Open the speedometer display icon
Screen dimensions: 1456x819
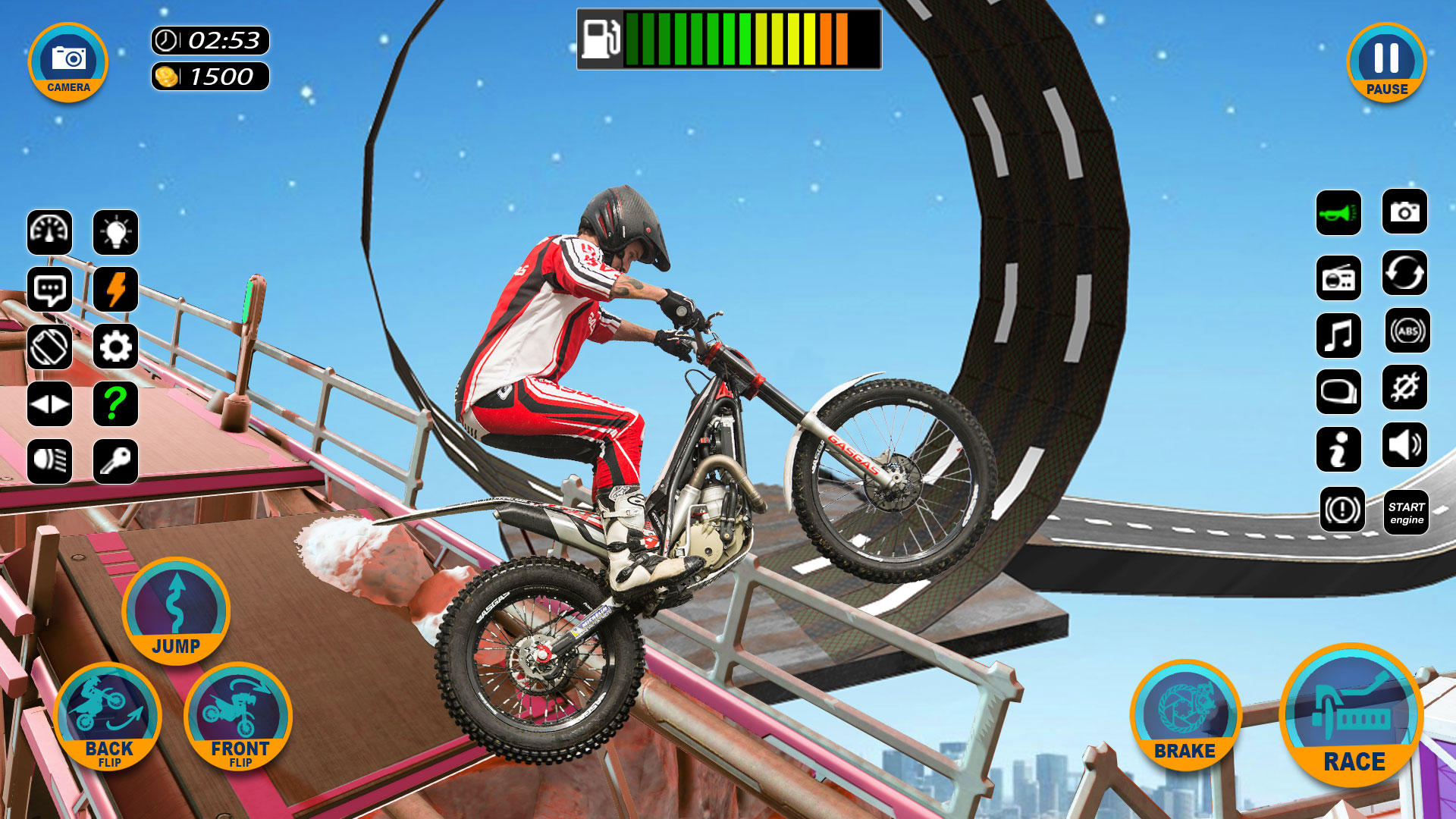point(50,232)
